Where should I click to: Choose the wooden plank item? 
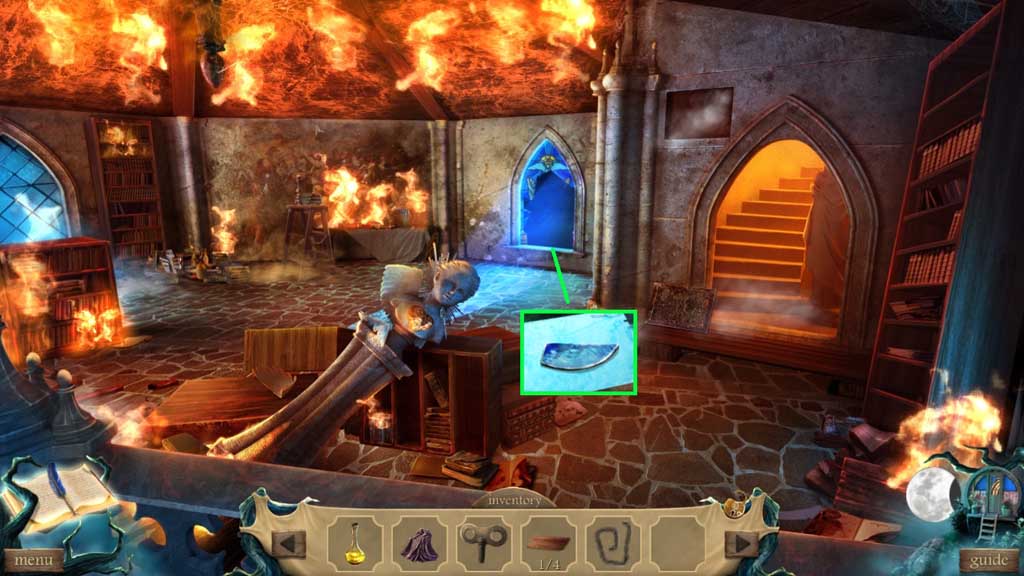pyautogui.click(x=548, y=542)
